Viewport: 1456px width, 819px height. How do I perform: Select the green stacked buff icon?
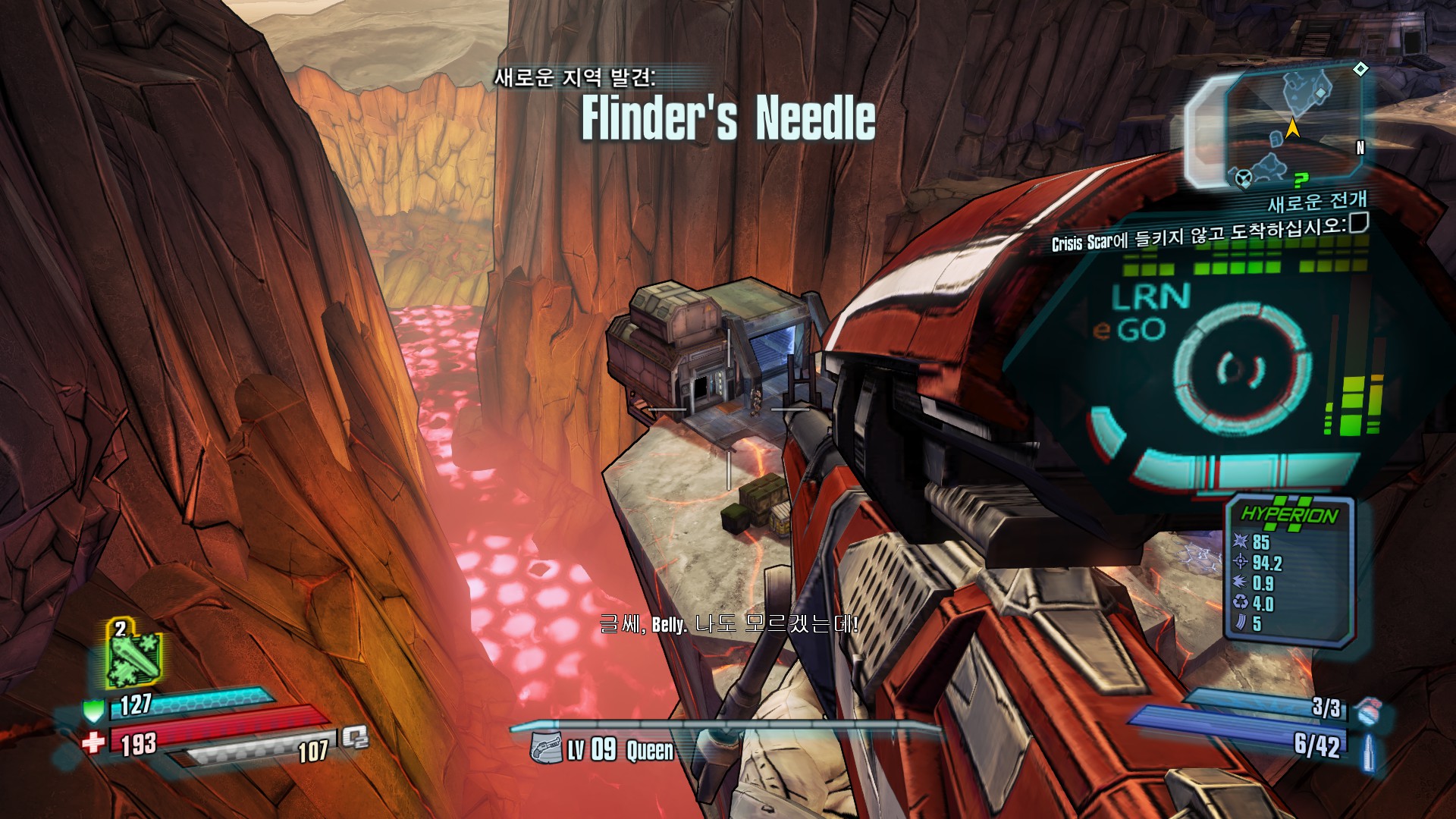[x=133, y=654]
